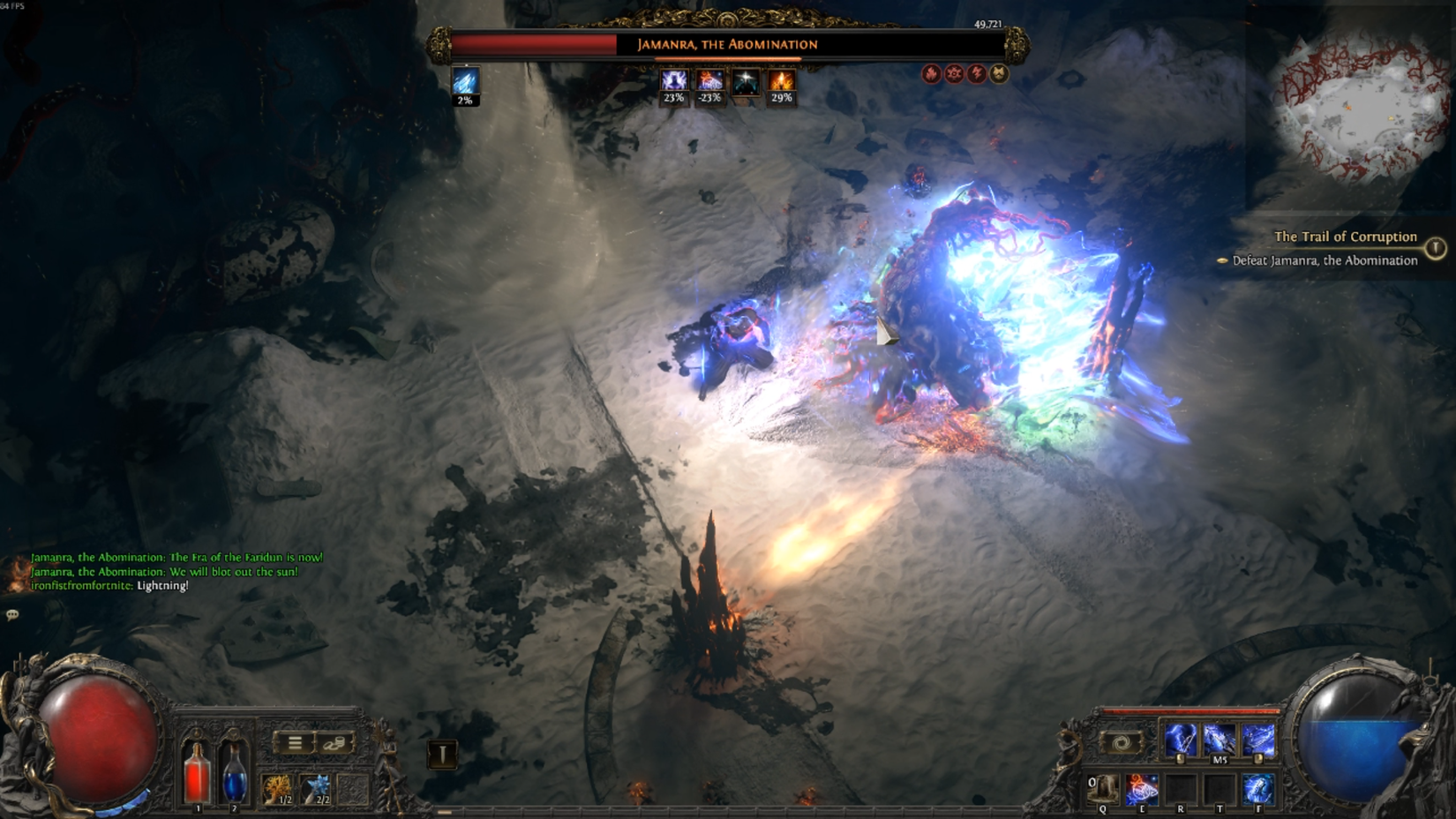
Task: Click the 49,721 boss damage counter
Action: point(987,26)
